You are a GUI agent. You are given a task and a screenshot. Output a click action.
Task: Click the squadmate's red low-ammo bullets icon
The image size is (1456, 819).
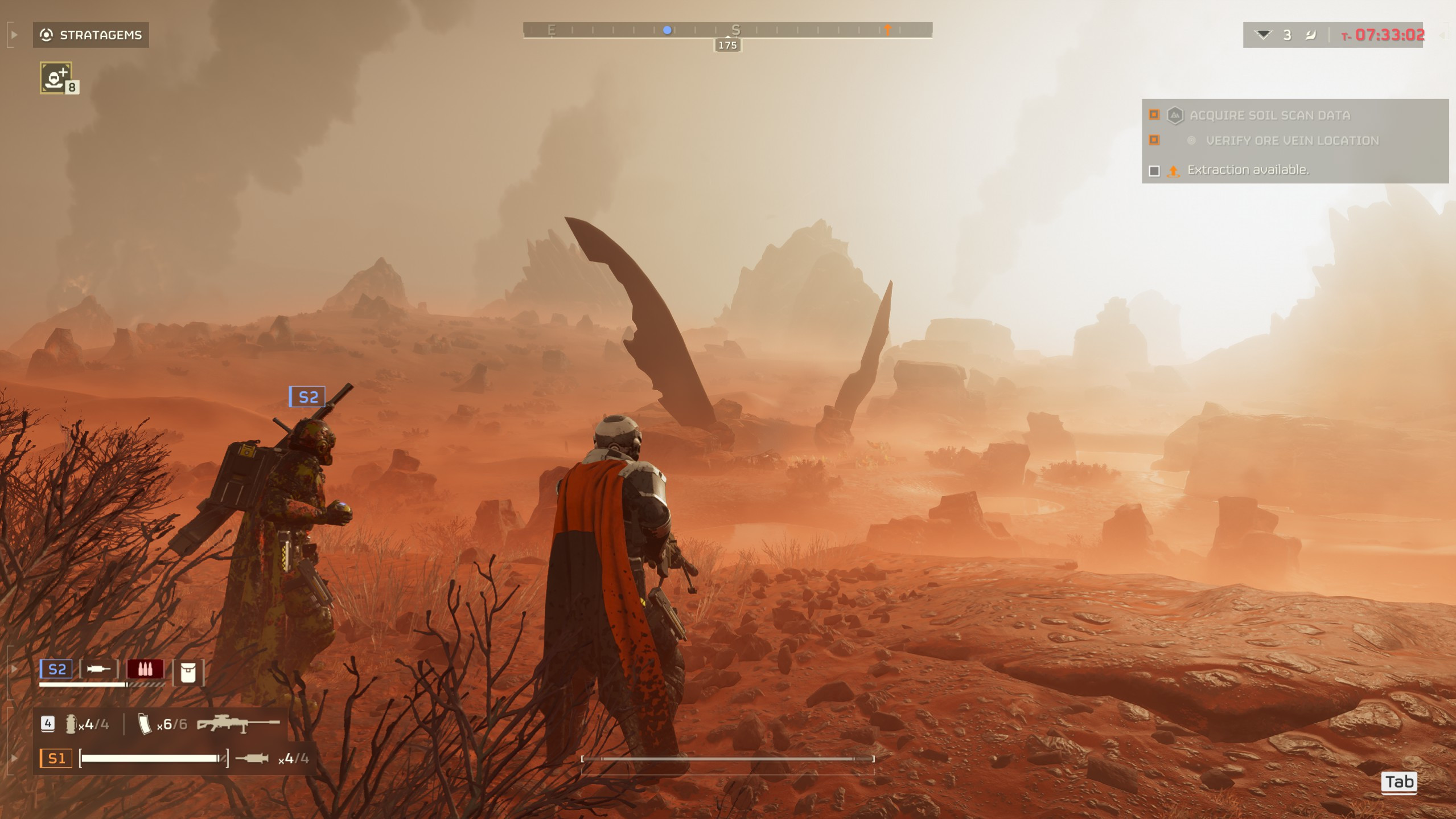tap(145, 669)
